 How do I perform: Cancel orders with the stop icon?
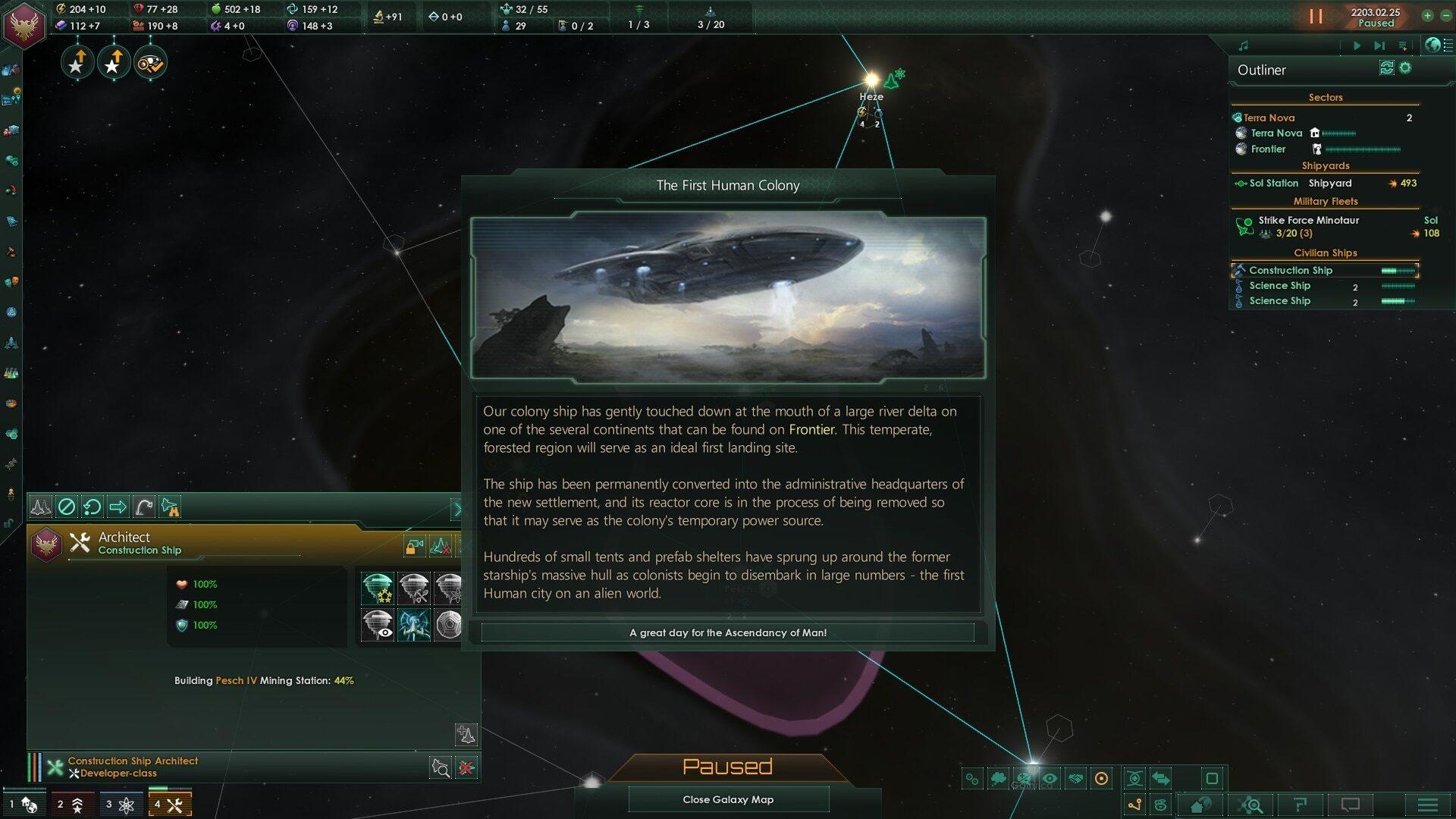(67, 507)
